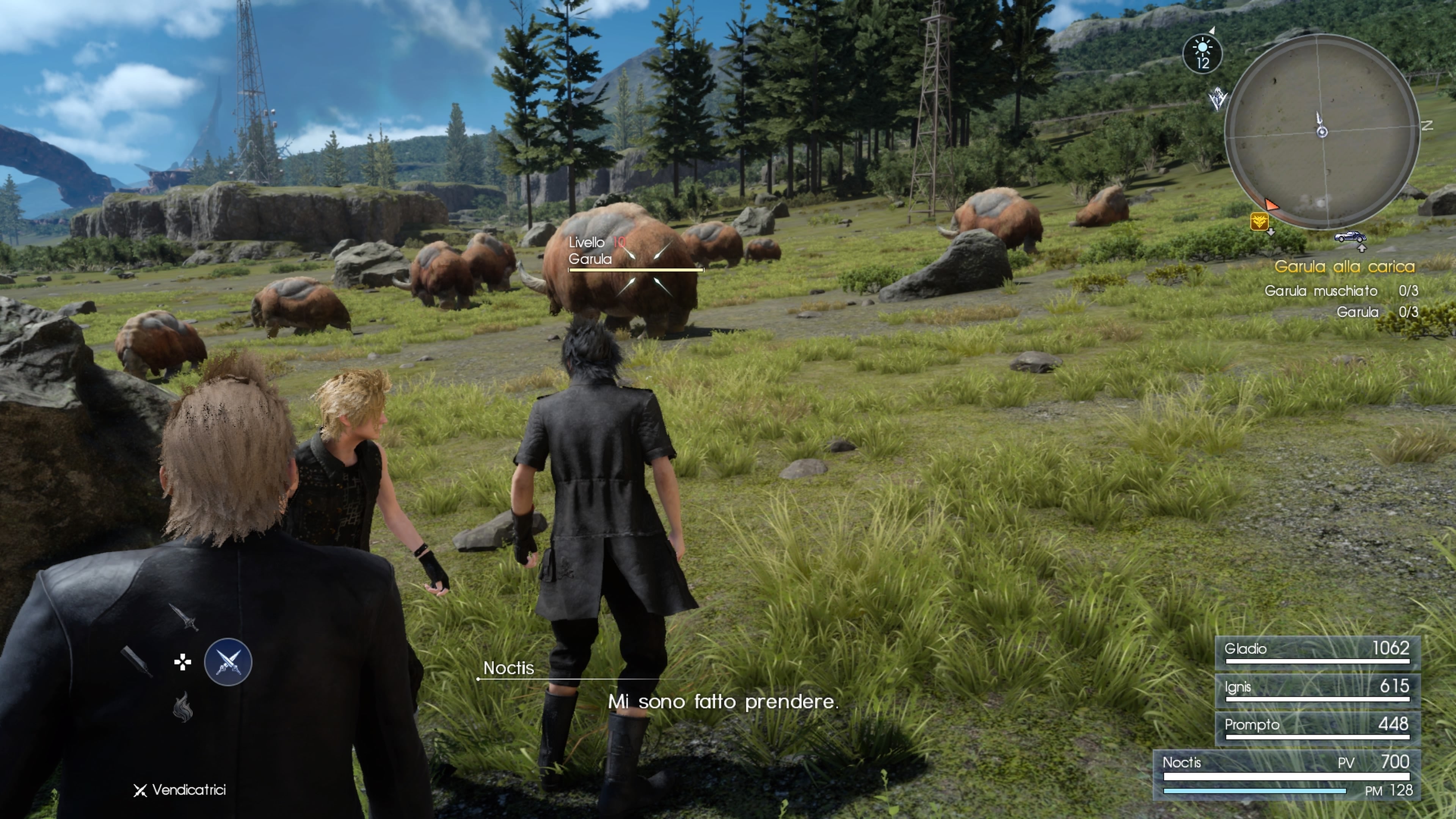Screen dimensions: 1456x819
Task: Choose Prompto's party status panel
Action: pos(1317,728)
